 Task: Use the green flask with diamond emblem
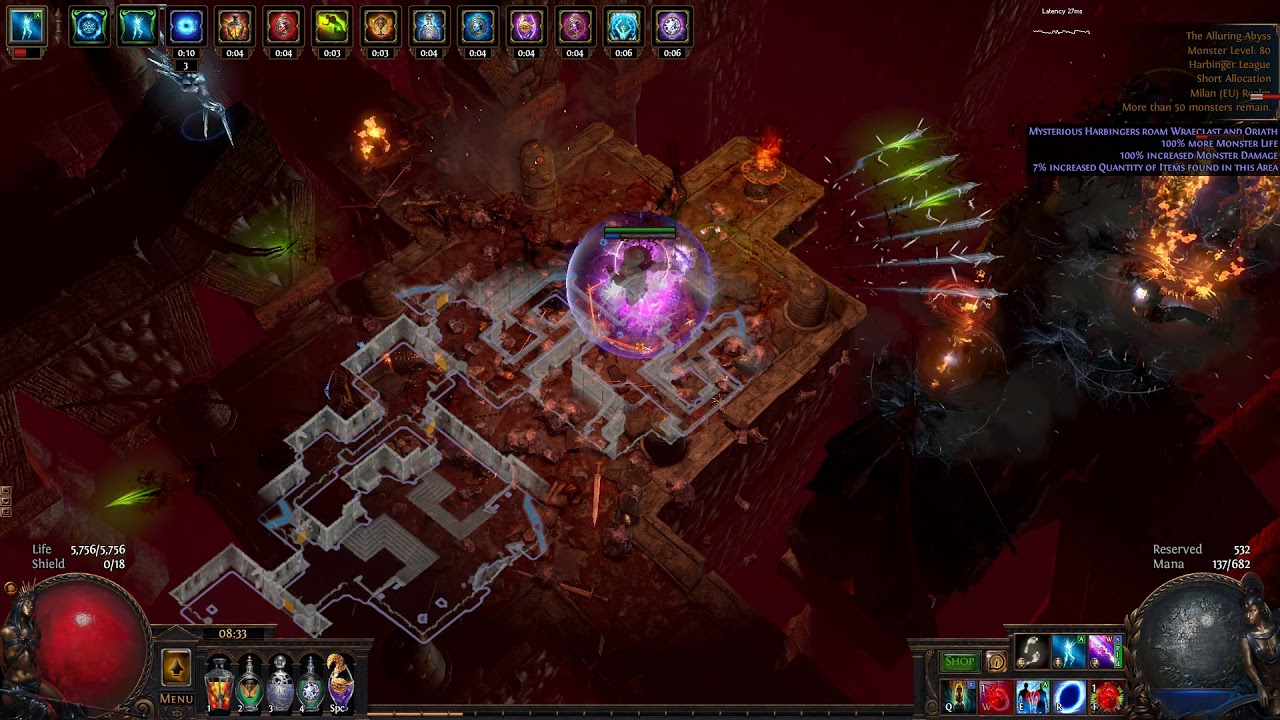coord(311,681)
